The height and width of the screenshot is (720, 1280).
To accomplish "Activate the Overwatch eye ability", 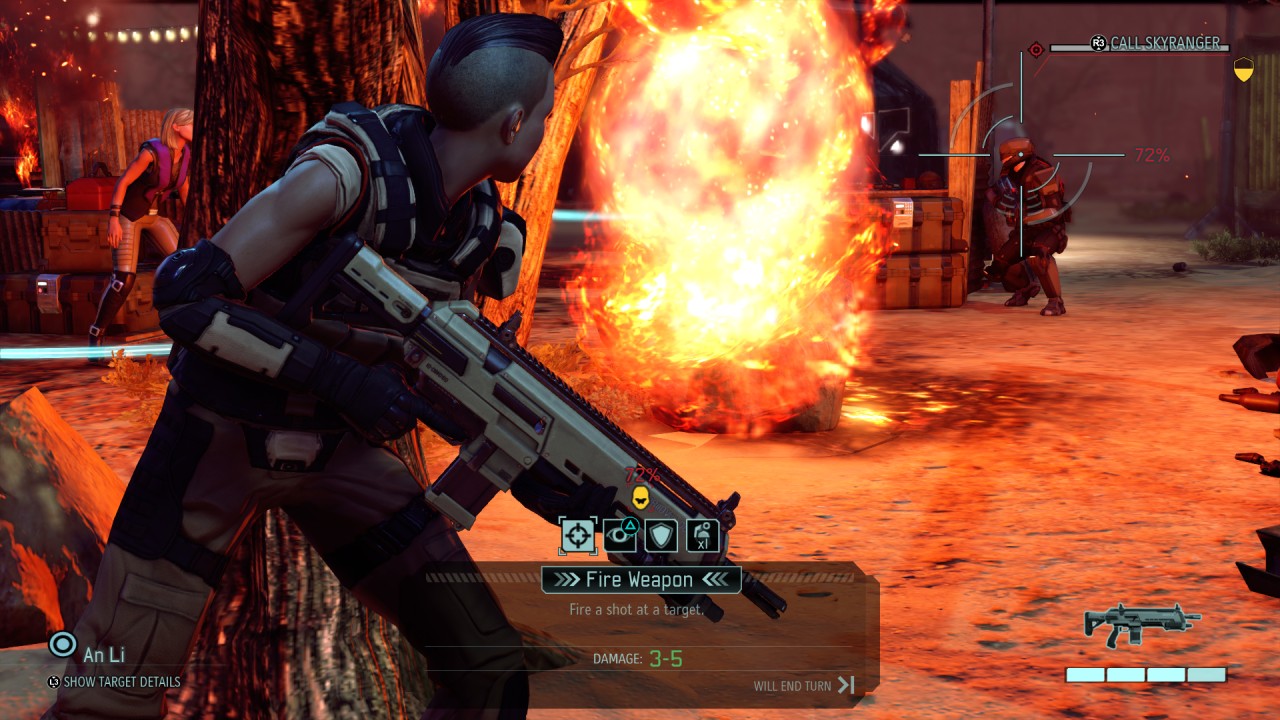I will [x=620, y=535].
